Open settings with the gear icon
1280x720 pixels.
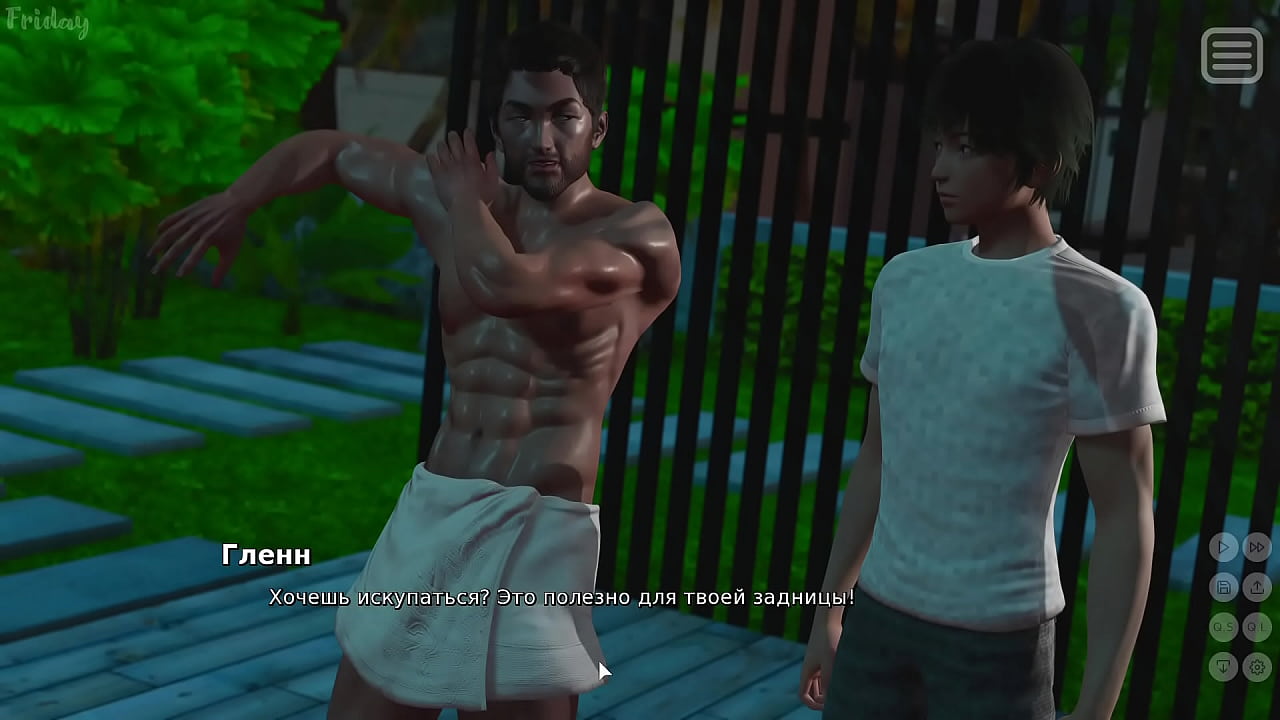click(x=1257, y=666)
